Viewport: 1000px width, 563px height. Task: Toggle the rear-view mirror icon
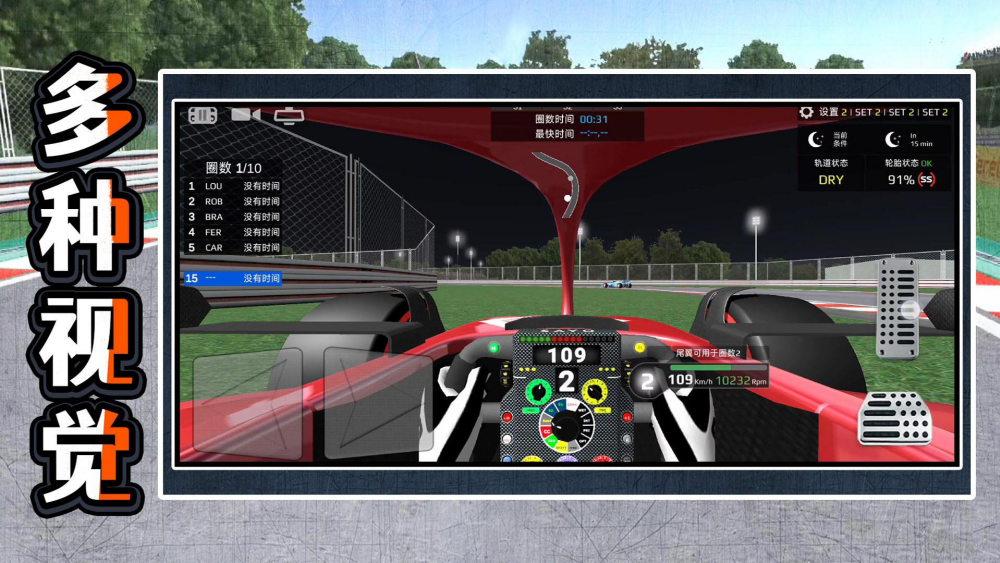(x=290, y=115)
